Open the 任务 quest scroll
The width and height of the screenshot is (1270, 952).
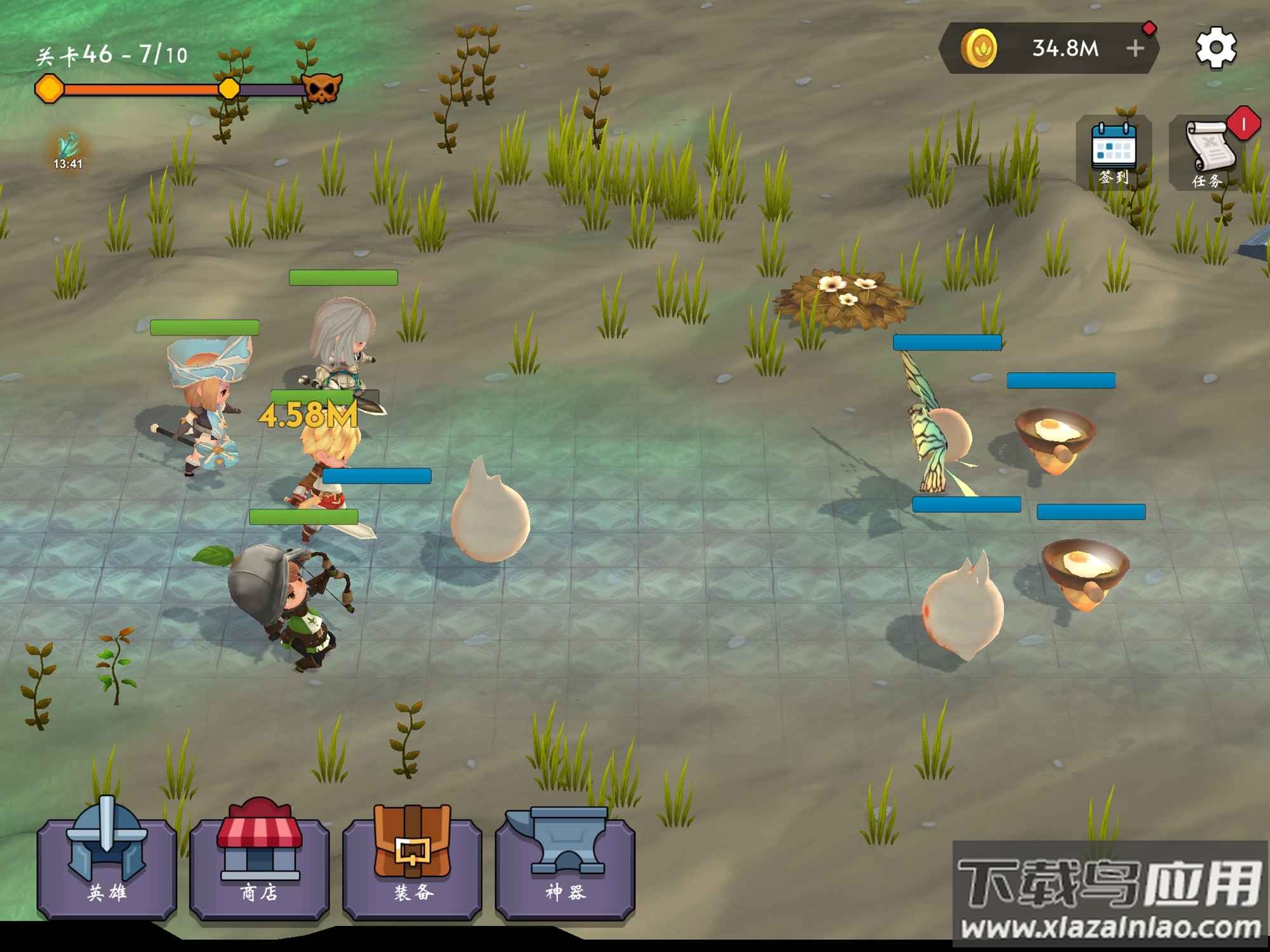point(1208,154)
